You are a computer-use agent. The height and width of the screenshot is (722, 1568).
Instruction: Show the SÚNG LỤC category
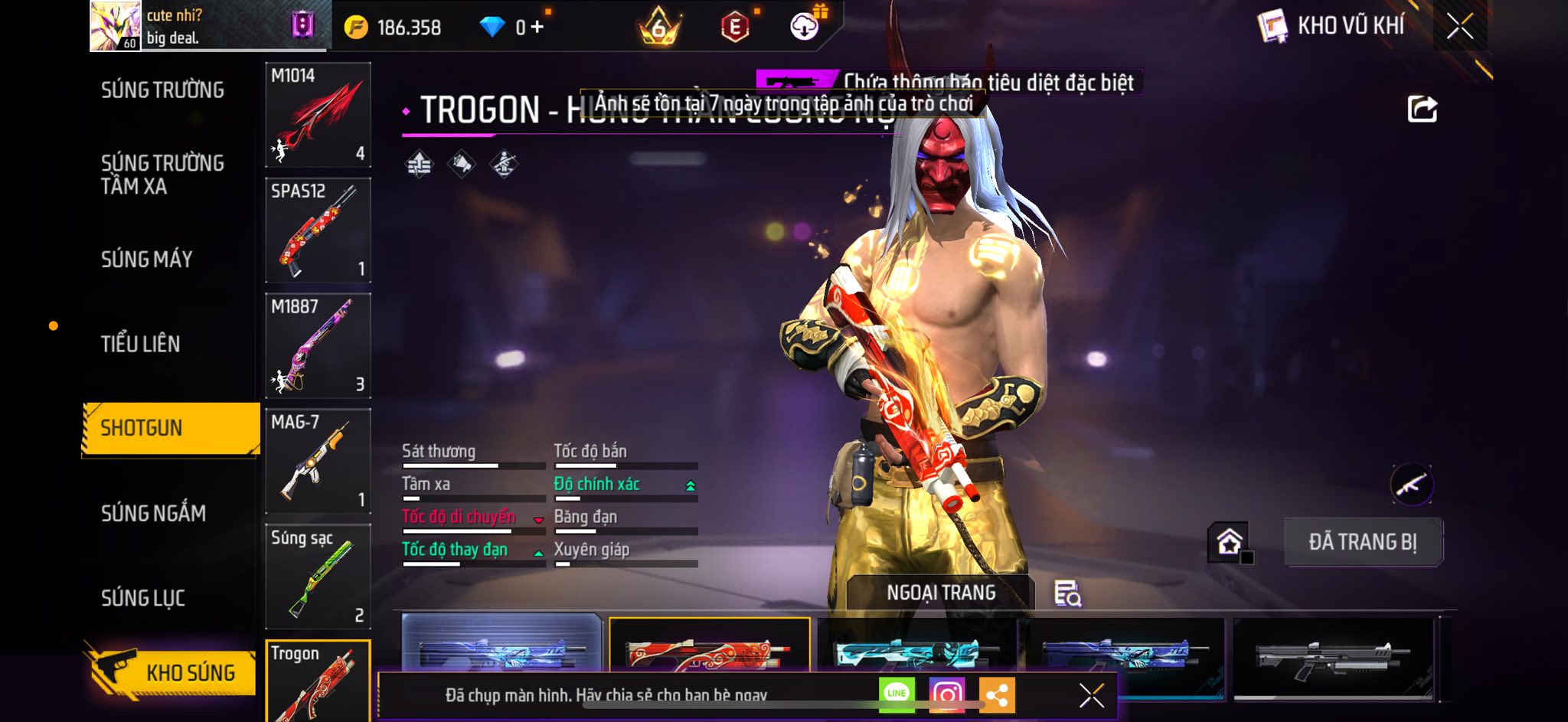click(x=143, y=598)
